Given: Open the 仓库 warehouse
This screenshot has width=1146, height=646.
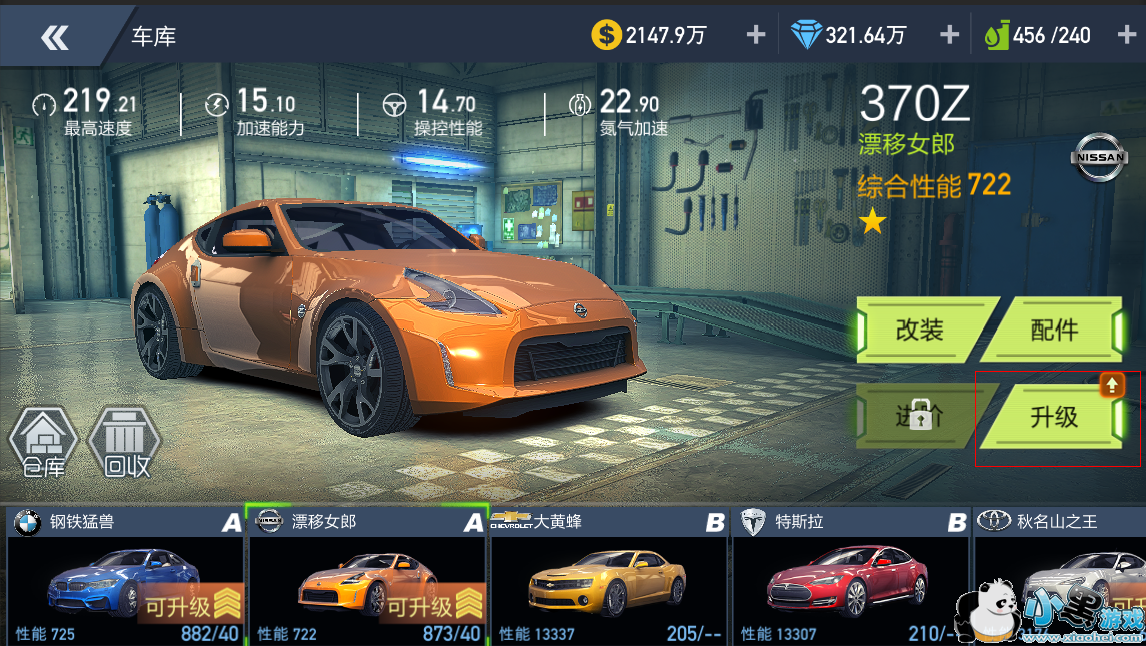Looking at the screenshot, I should [43, 442].
